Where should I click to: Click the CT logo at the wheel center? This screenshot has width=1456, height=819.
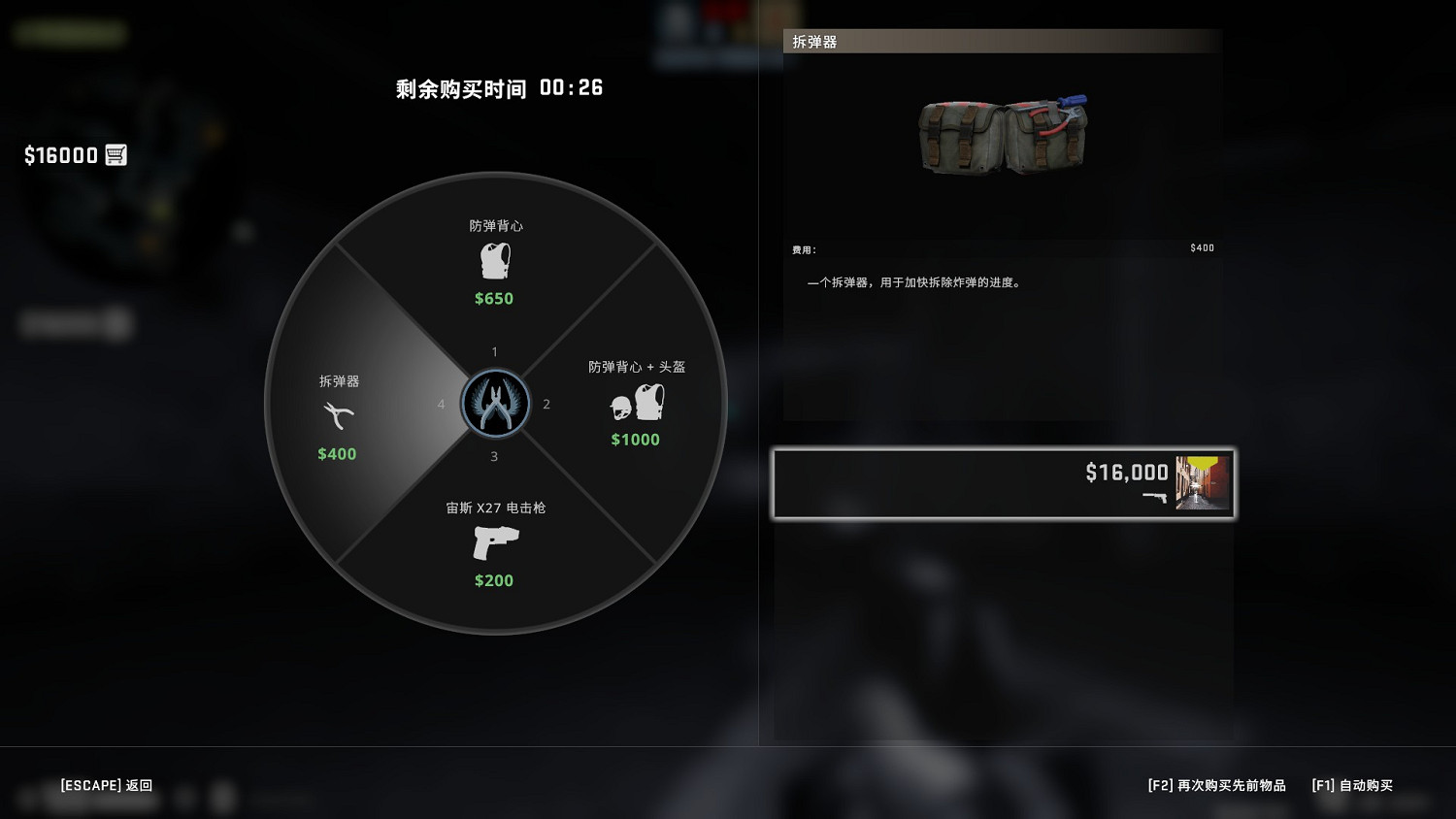(495, 404)
